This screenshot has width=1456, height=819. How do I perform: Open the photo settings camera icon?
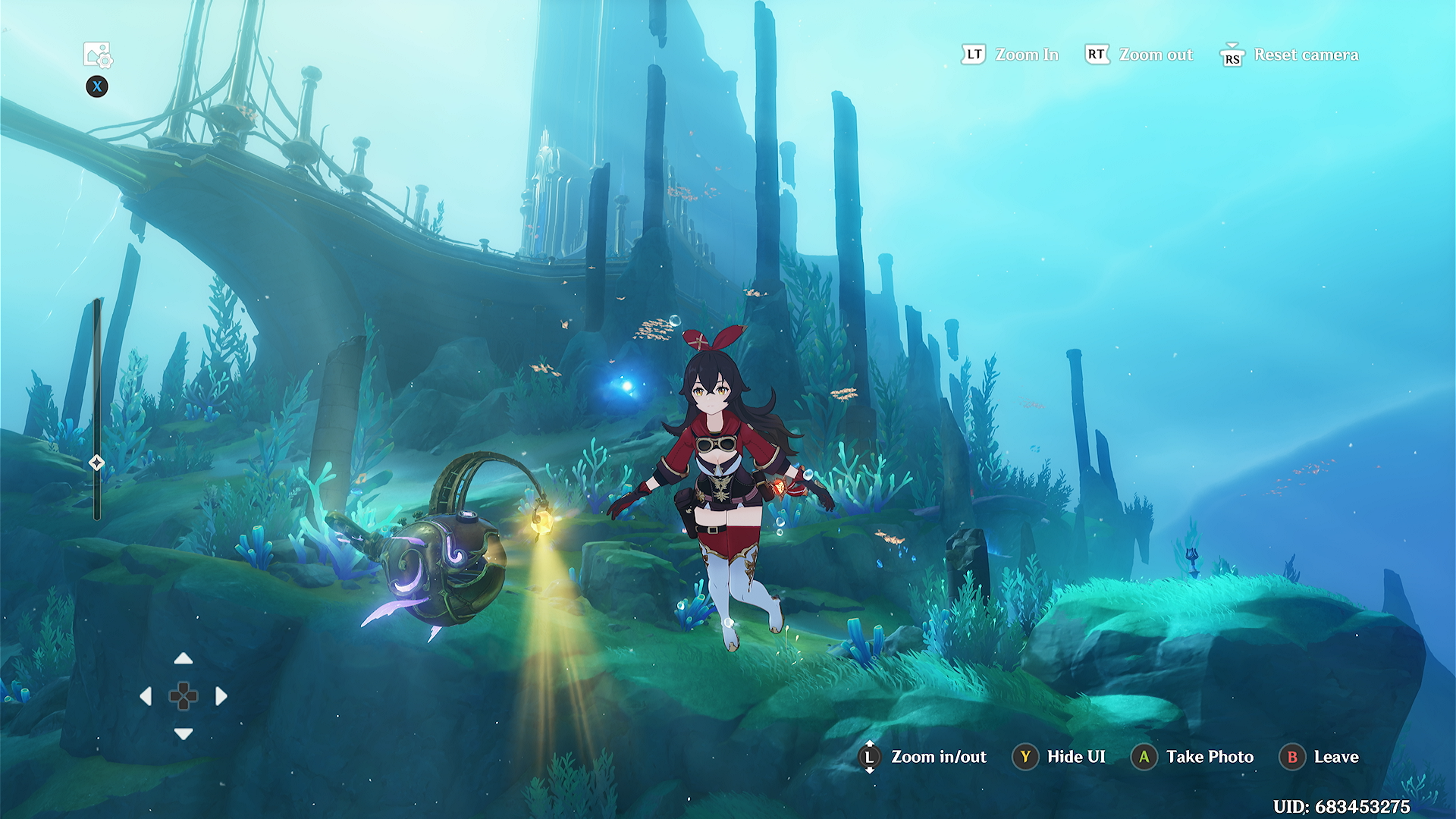pos(97,55)
